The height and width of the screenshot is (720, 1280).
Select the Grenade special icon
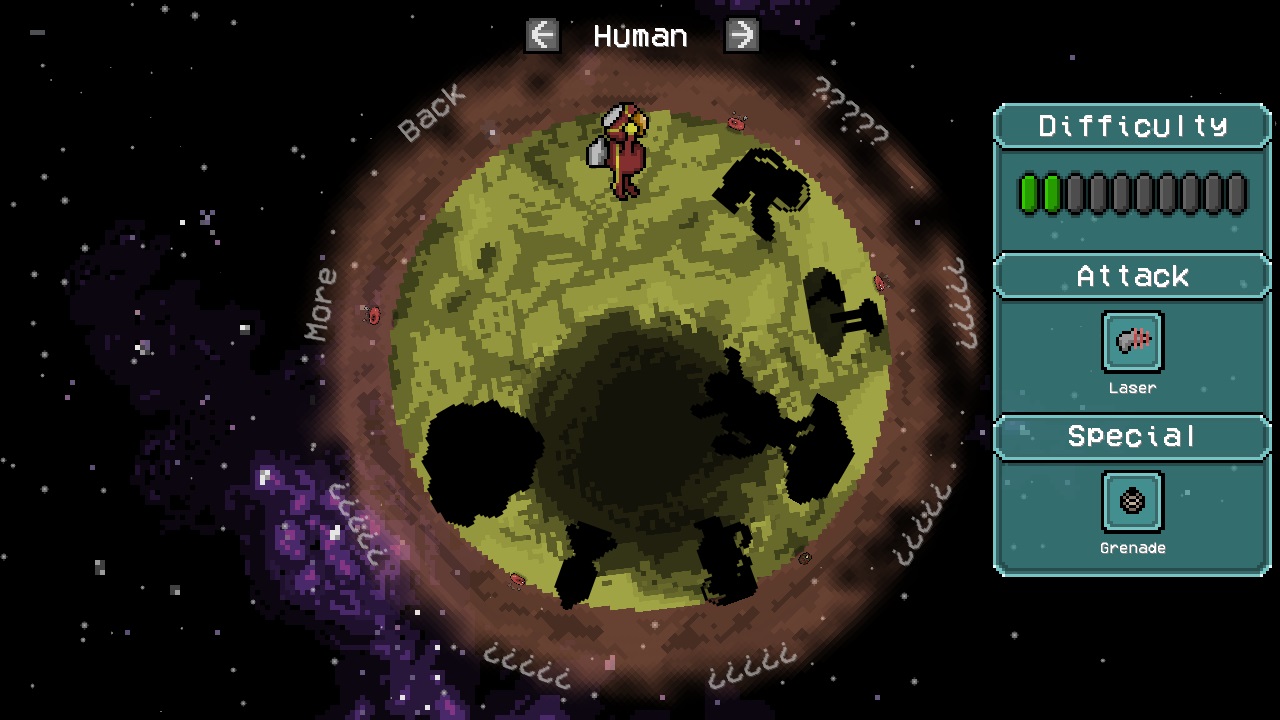tap(1132, 501)
